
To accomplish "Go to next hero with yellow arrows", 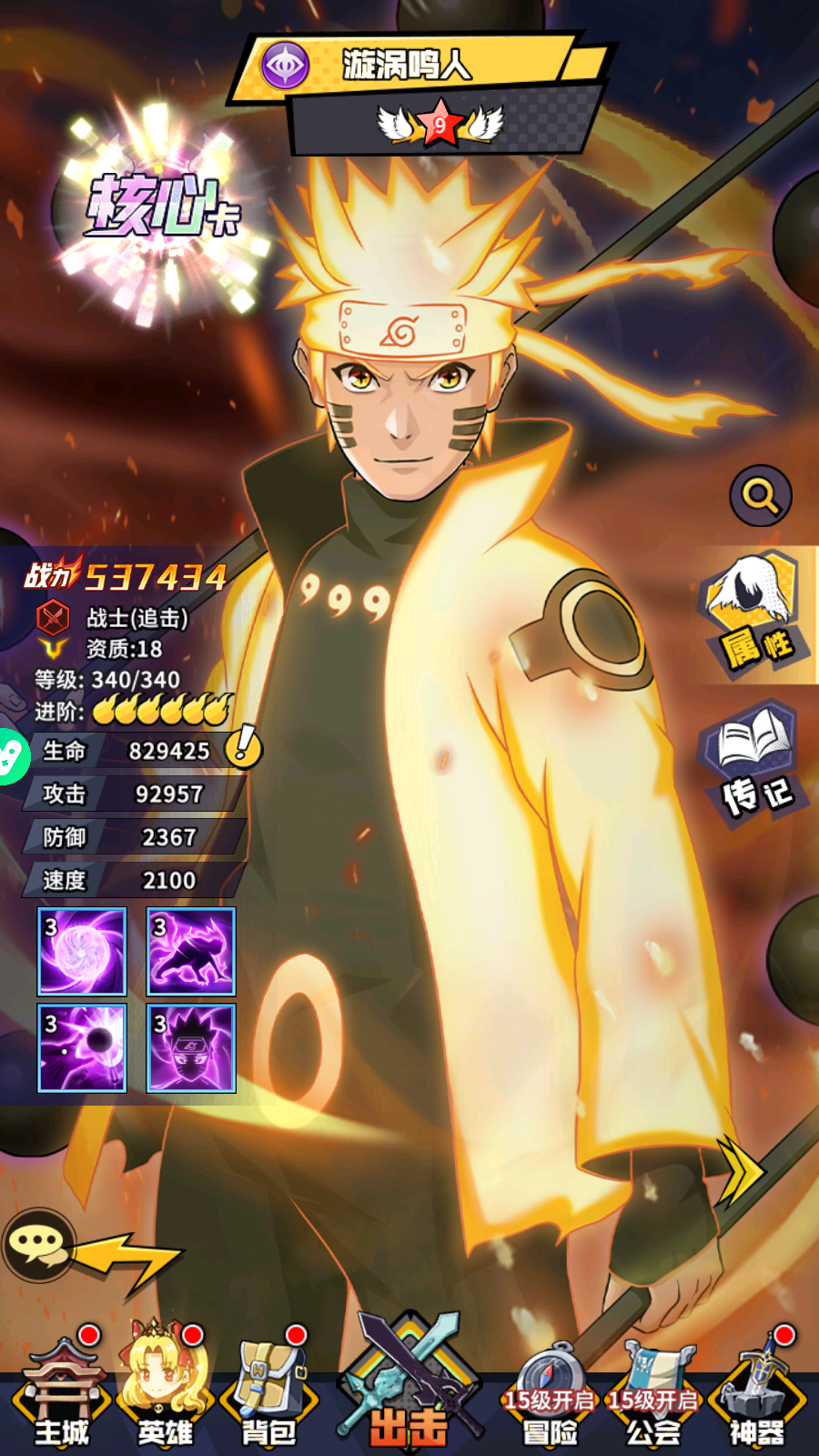I will click(740, 1171).
